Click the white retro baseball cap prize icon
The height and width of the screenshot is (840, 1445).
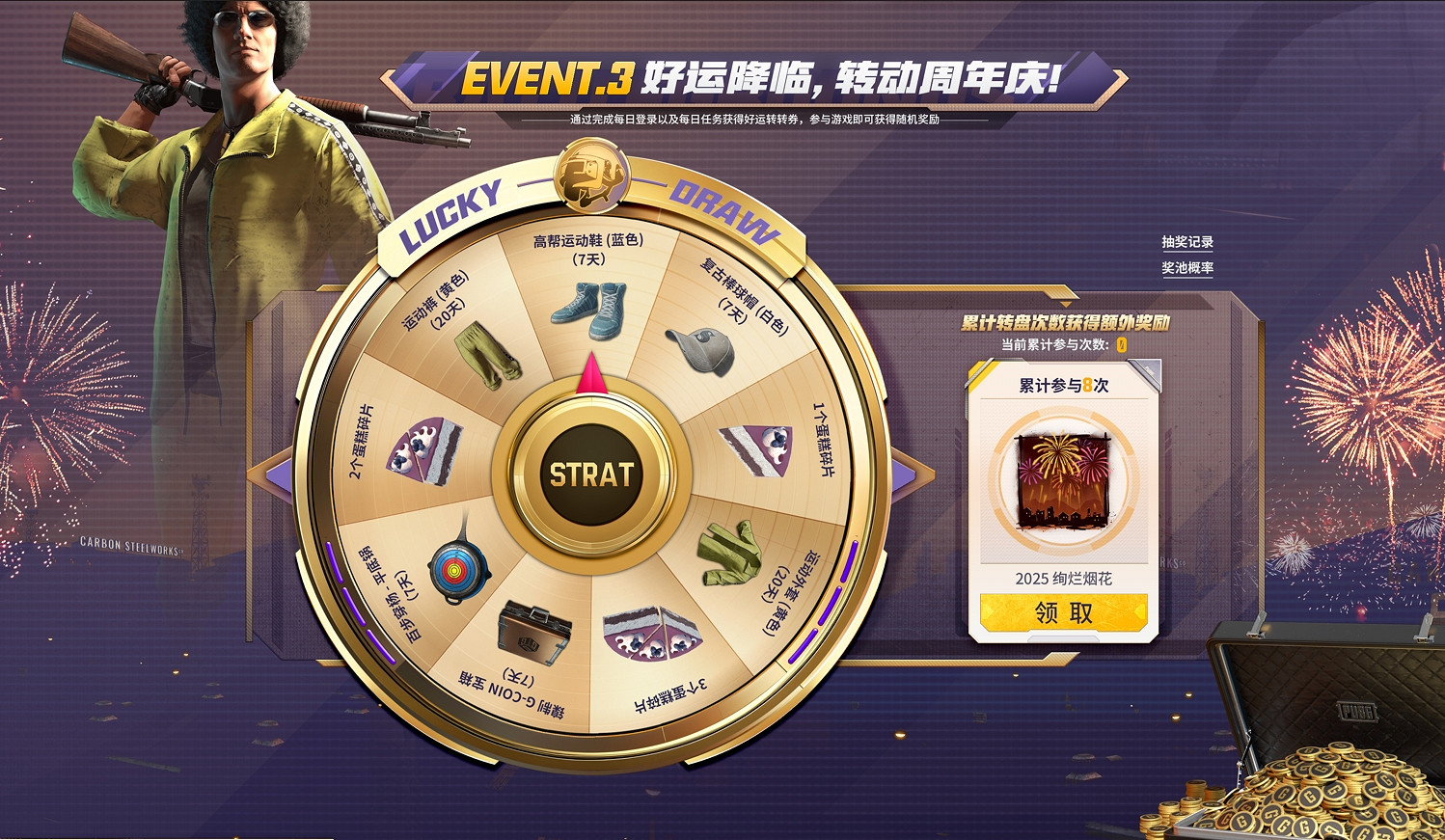[703, 347]
